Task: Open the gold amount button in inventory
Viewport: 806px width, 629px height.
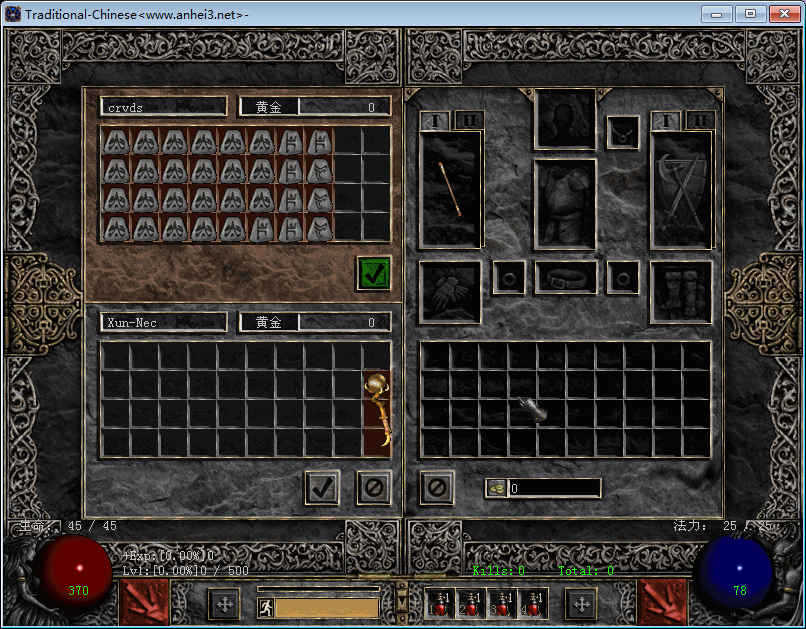Action: pyautogui.click(x=498, y=488)
